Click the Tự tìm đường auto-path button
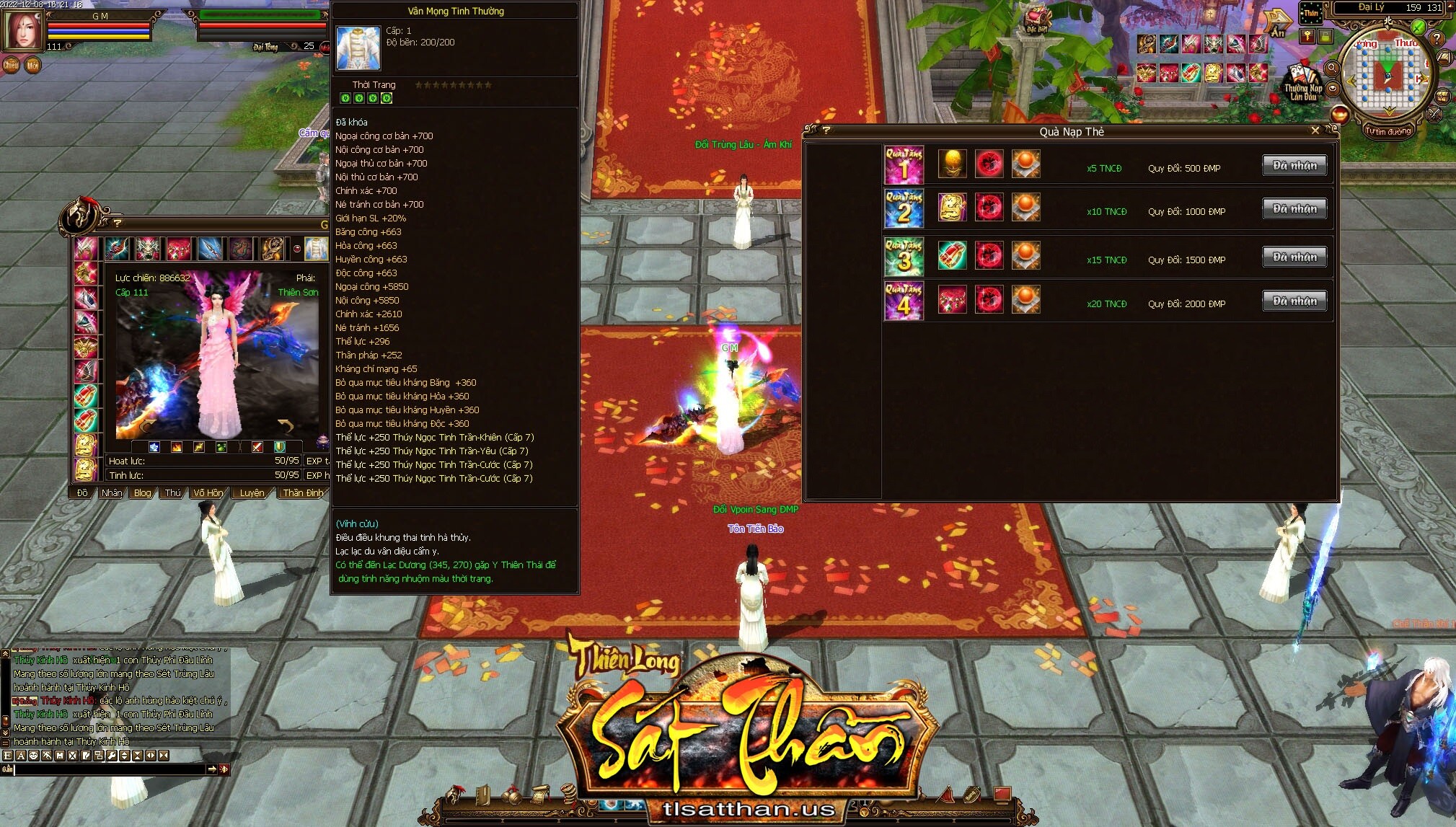This screenshot has height=827, width=1456. [x=1388, y=131]
